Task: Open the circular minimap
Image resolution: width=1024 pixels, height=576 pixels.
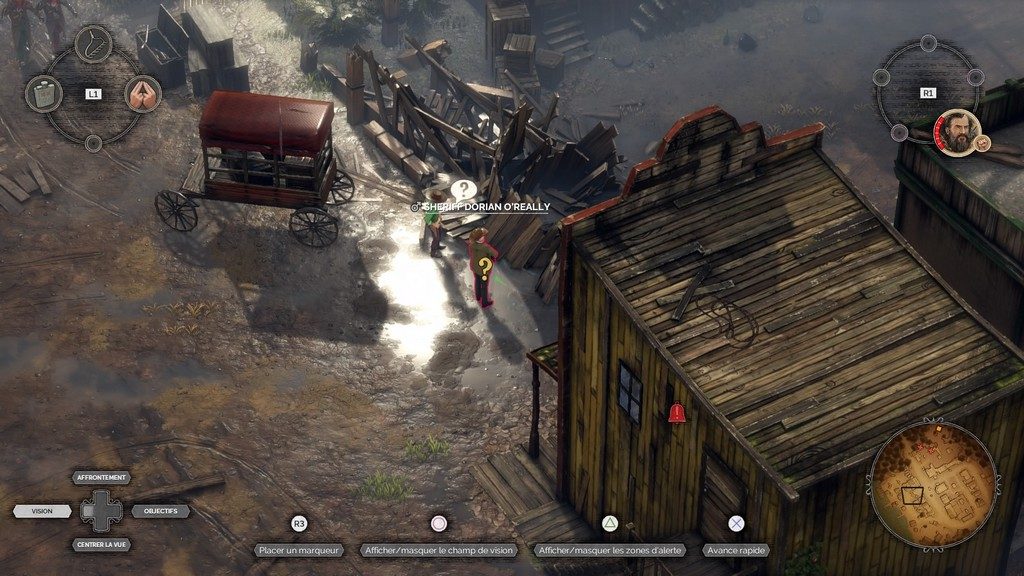Action: pos(932,484)
